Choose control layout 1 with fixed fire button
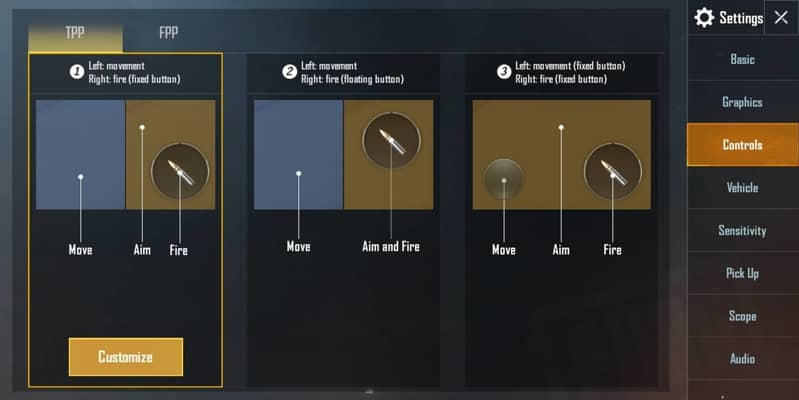This screenshot has width=799, height=400. click(126, 155)
